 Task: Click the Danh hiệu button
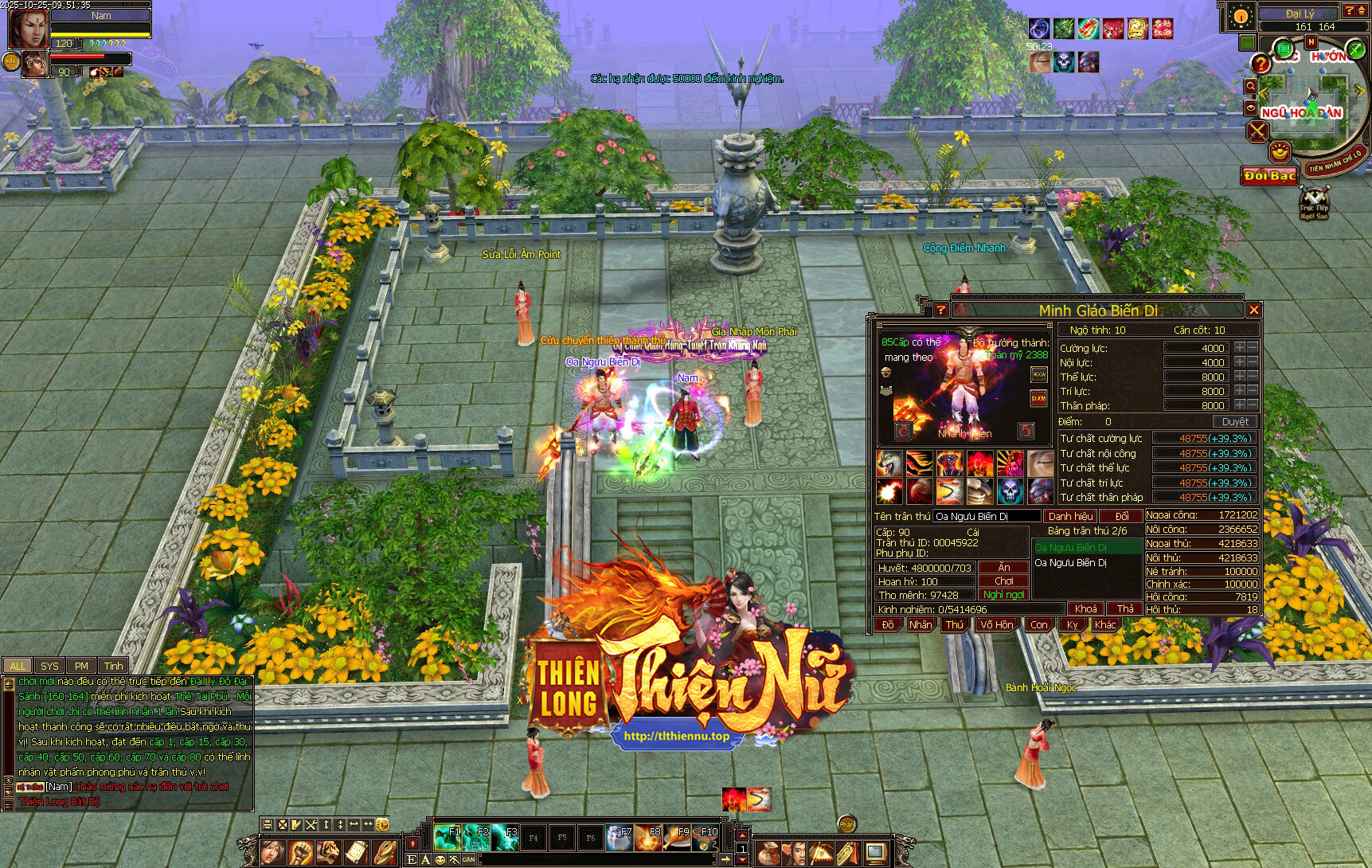pos(1070,516)
